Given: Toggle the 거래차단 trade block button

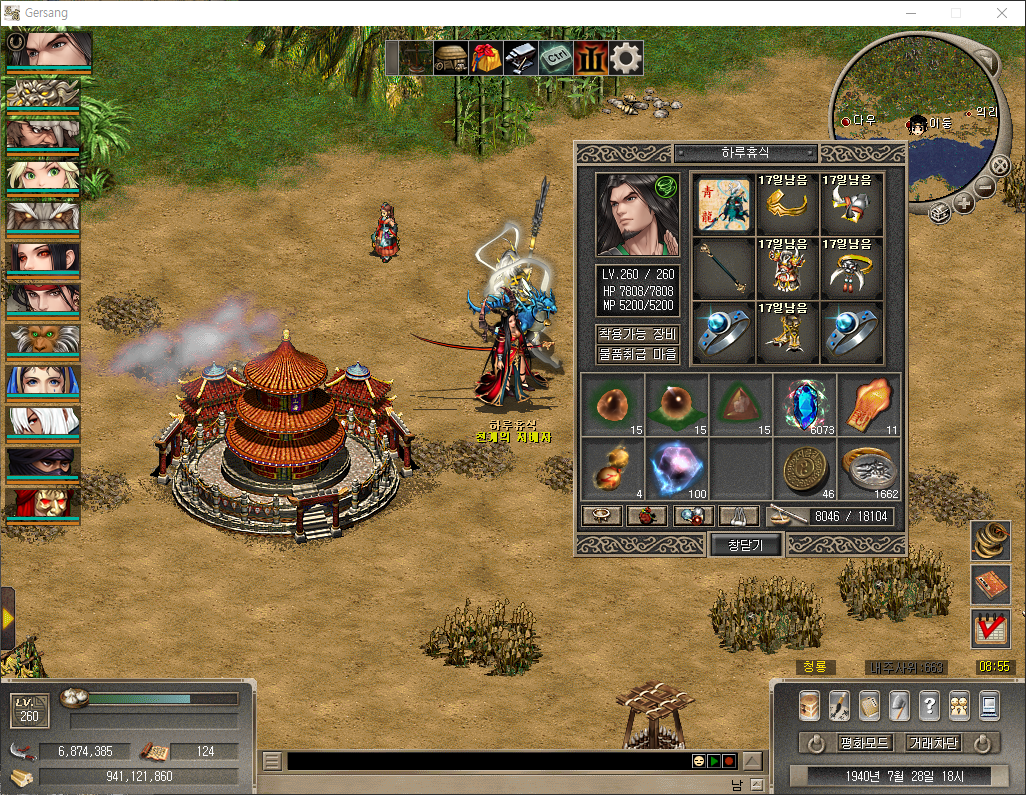Looking at the screenshot, I should click(x=932, y=743).
